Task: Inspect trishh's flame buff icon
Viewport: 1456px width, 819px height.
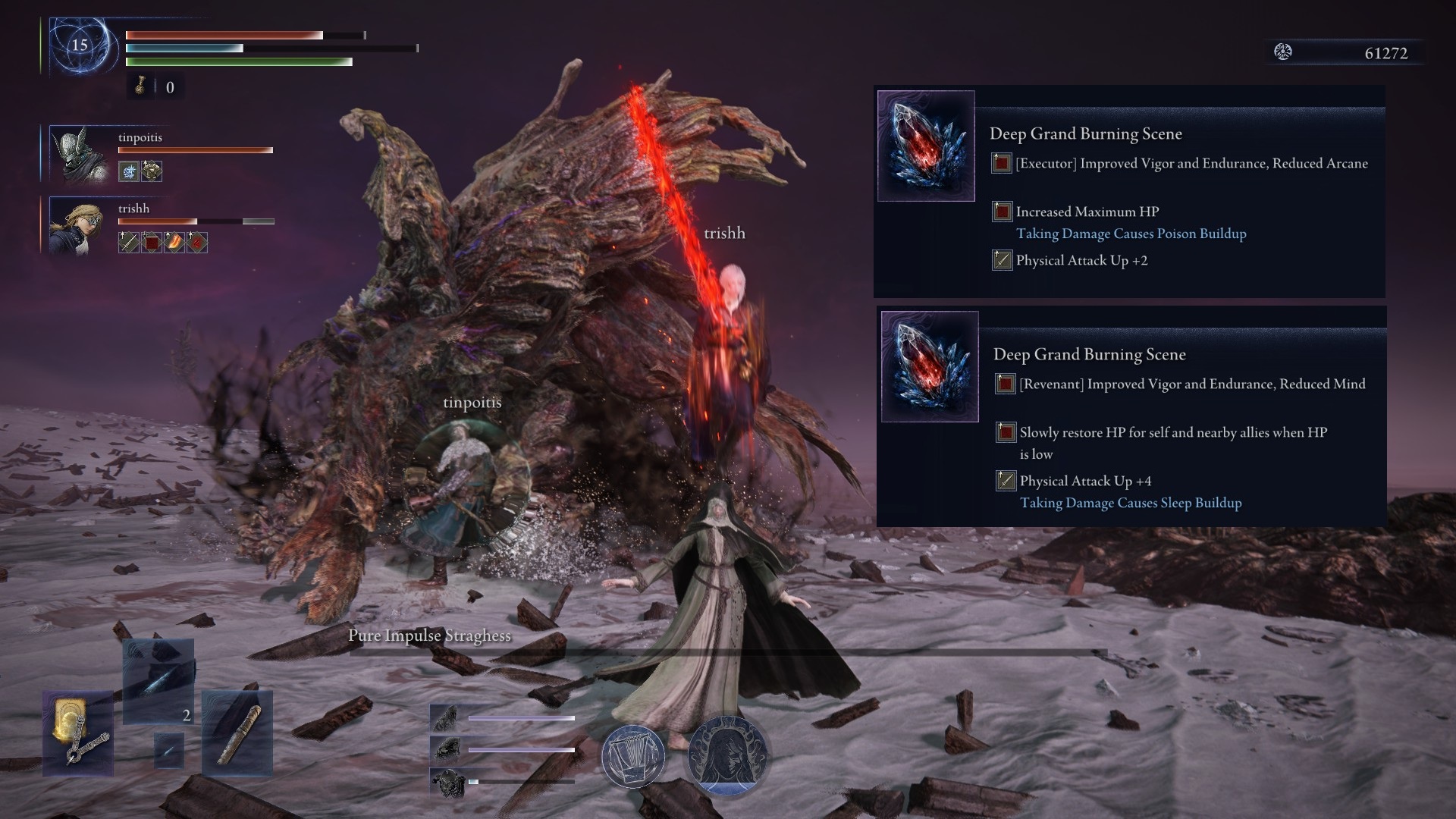Action: [174, 243]
